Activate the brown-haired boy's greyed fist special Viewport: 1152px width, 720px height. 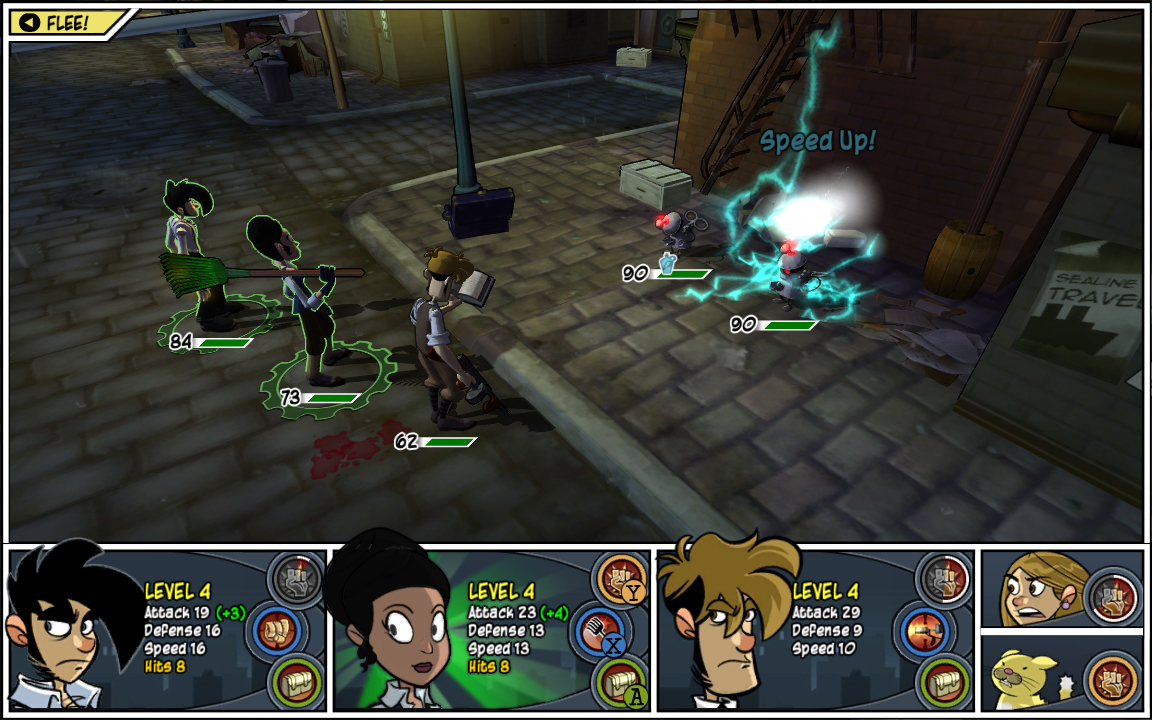coord(944,578)
